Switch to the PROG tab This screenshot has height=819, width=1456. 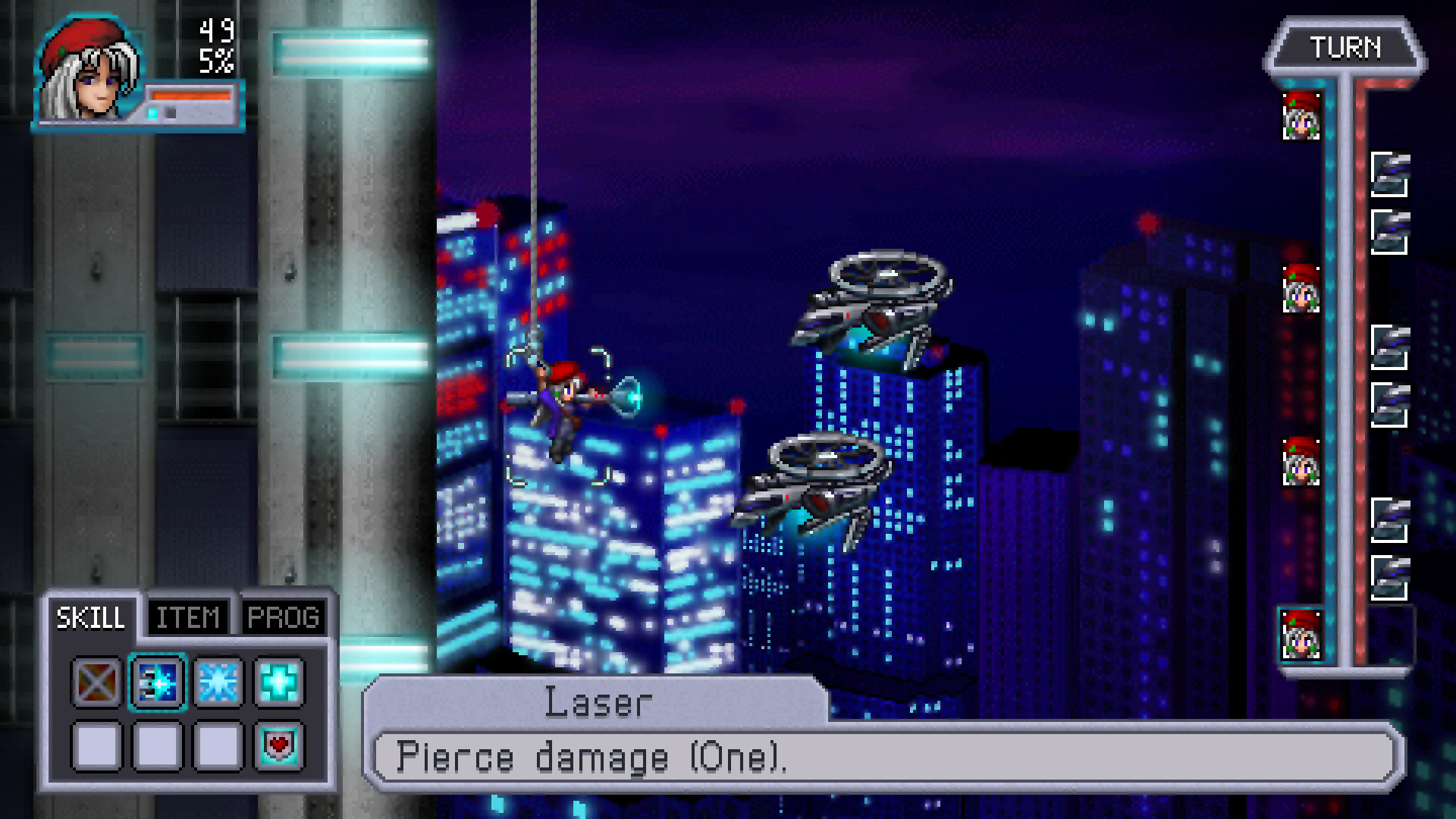[x=284, y=617]
